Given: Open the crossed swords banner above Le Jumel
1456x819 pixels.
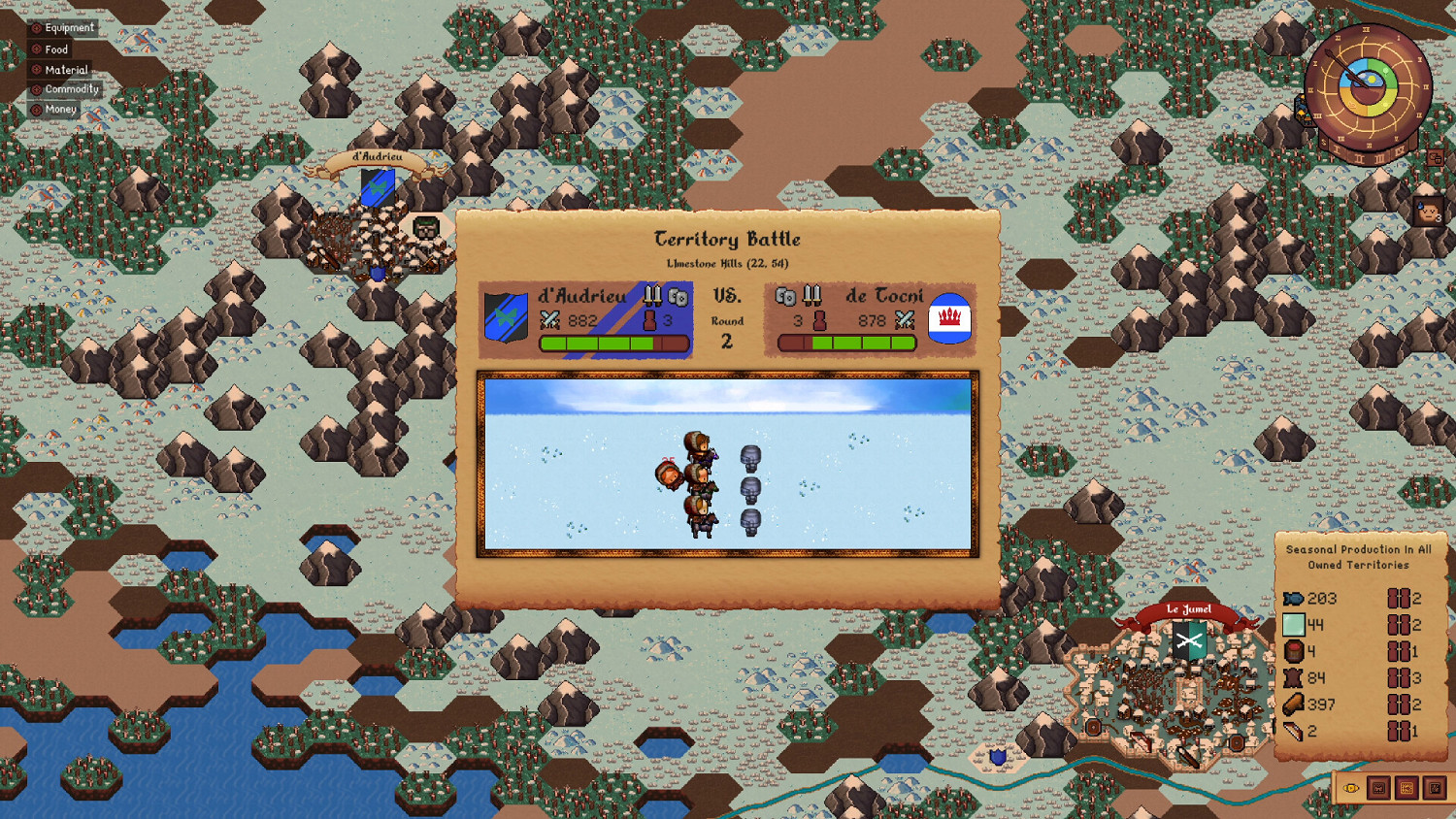Looking at the screenshot, I should (x=1191, y=641).
